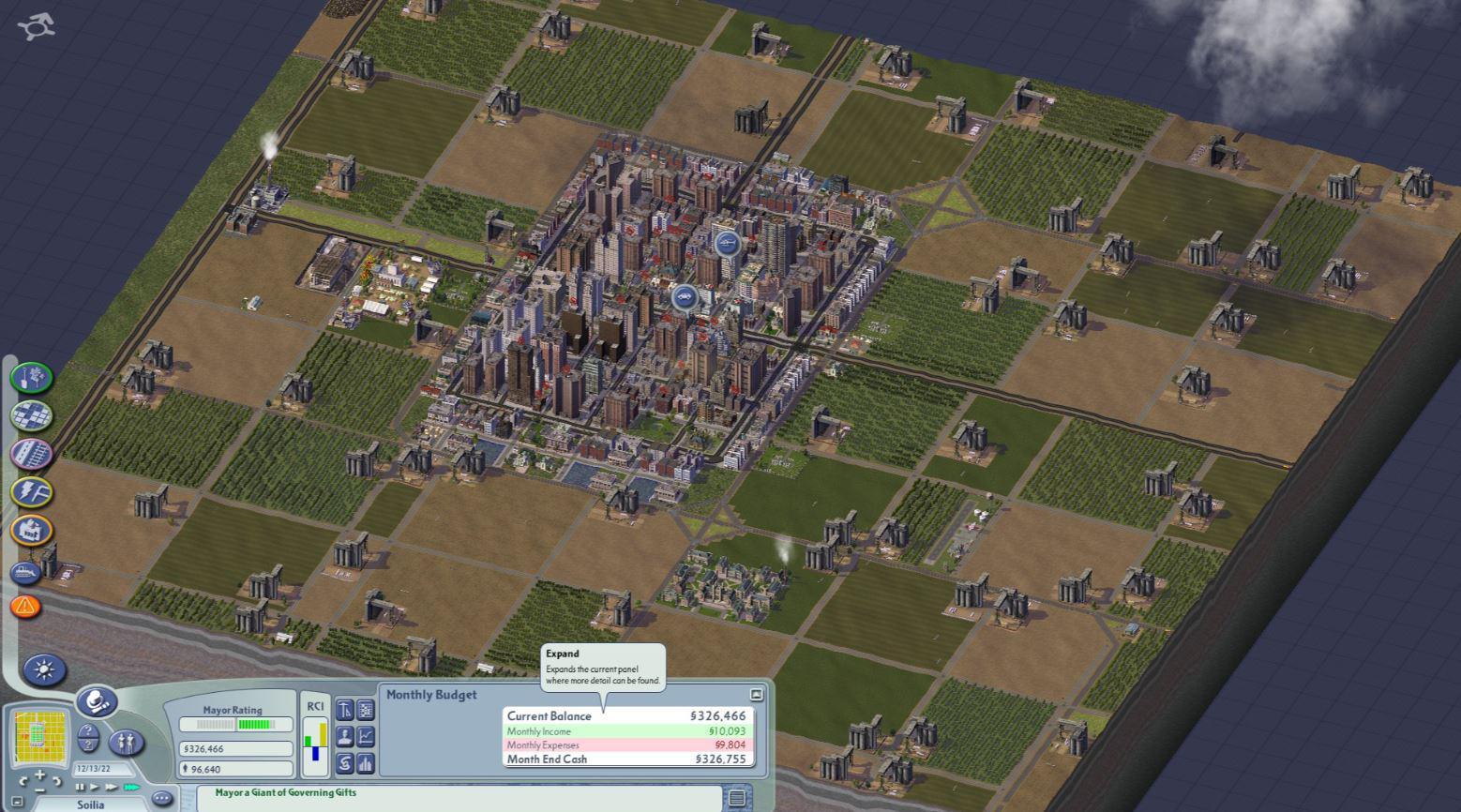1461x812 pixels.
Task: Open the civic buildings menu
Action: (x=32, y=531)
